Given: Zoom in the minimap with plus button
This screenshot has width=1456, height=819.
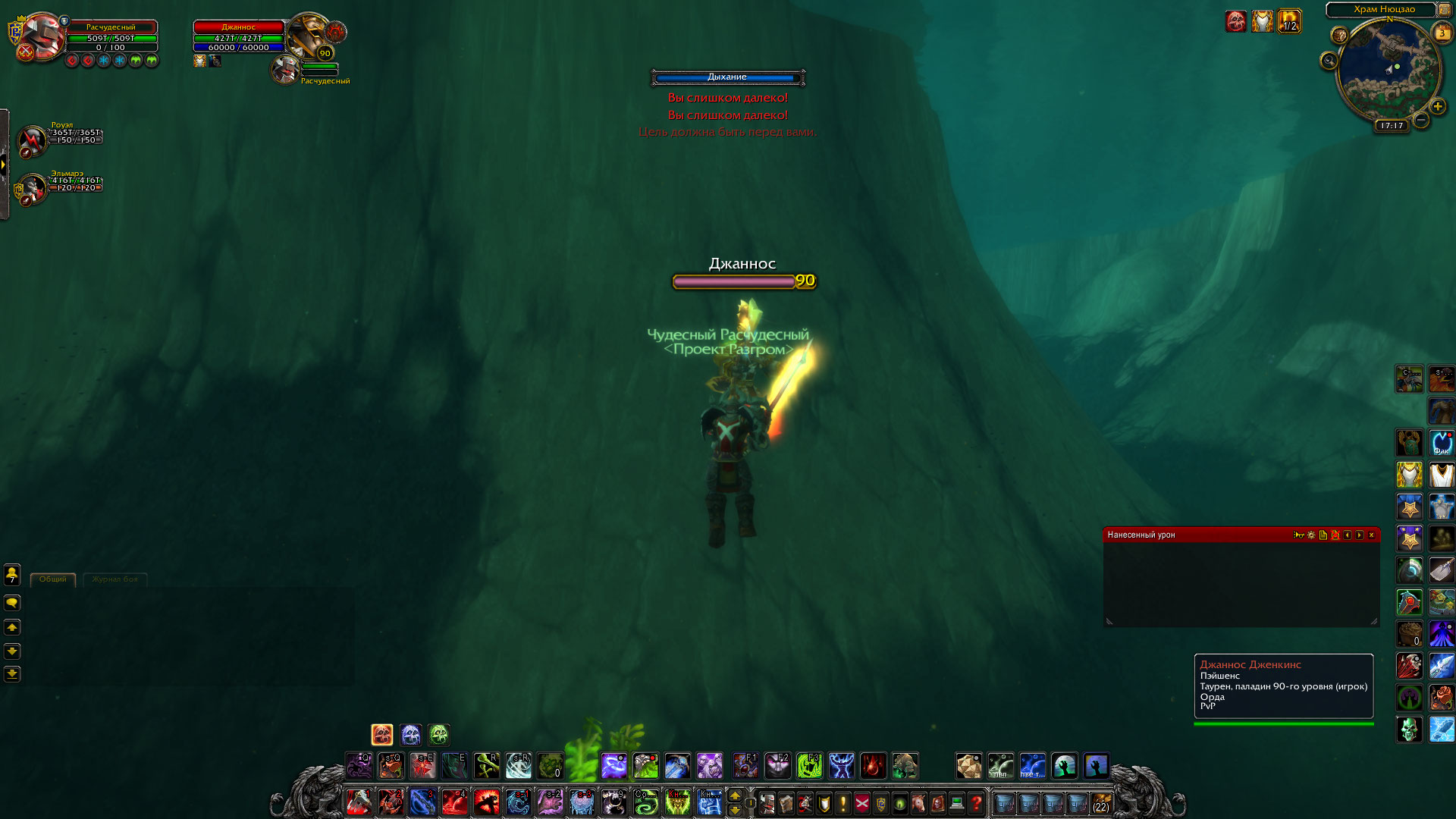Looking at the screenshot, I should [1438, 107].
